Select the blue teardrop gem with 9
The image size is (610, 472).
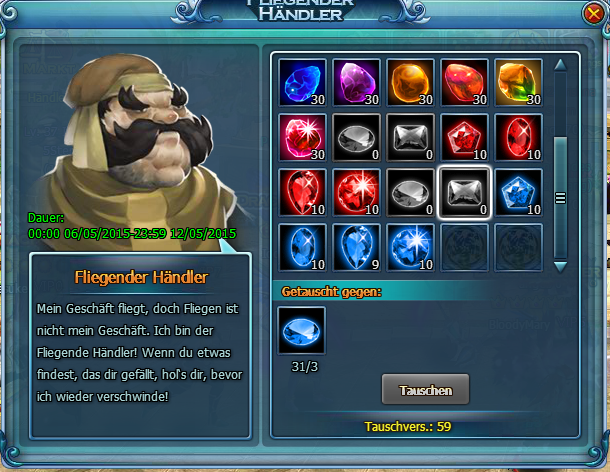click(x=356, y=246)
